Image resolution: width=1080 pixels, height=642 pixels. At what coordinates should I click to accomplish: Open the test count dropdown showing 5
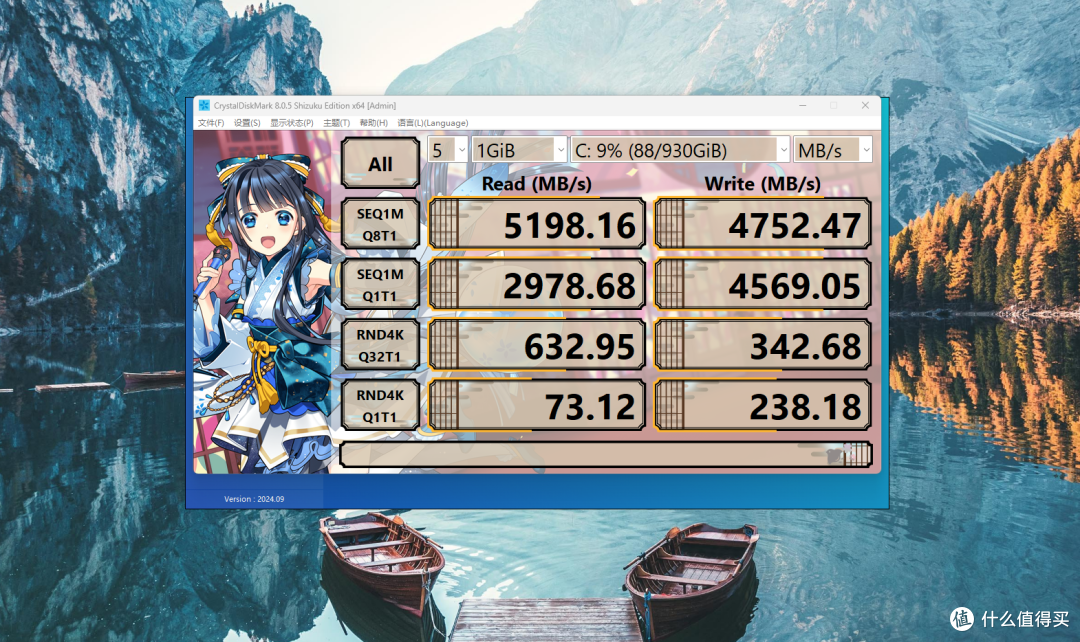coord(447,150)
